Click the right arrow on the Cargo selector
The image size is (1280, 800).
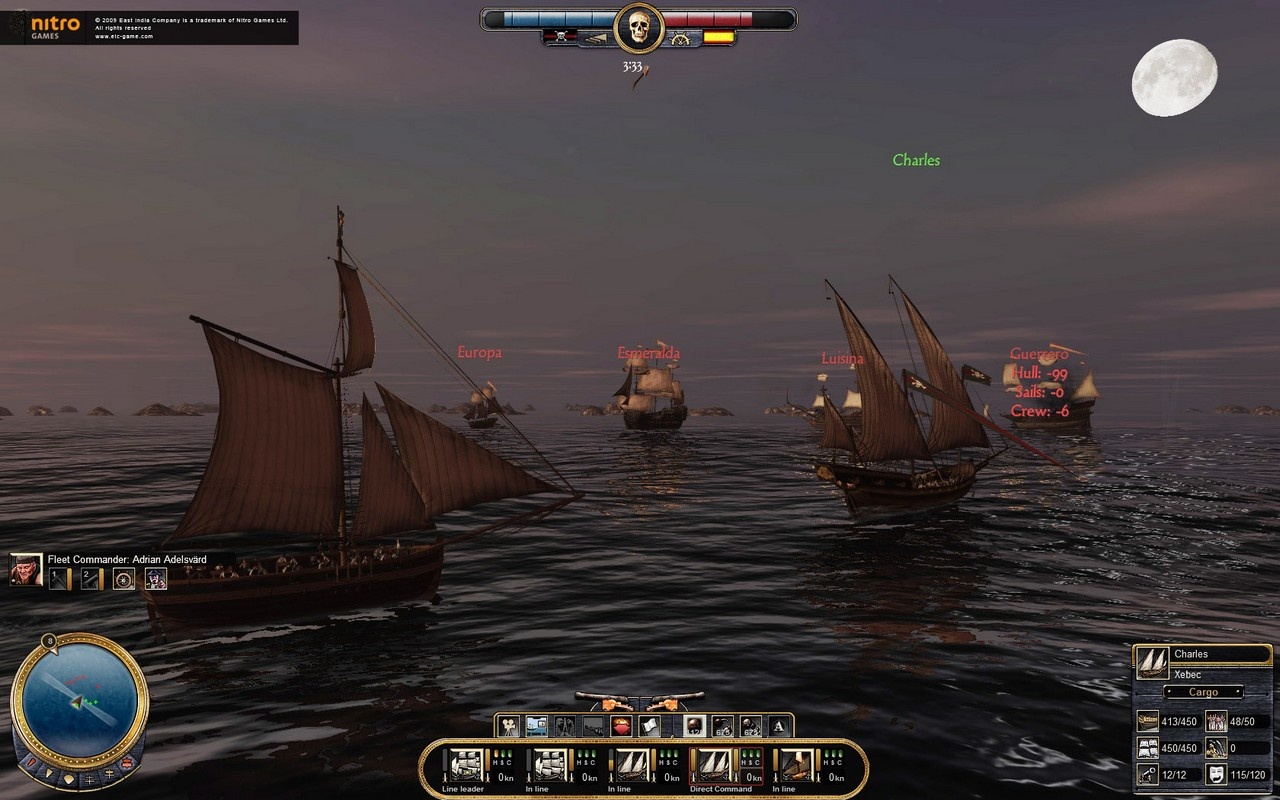tap(1237, 691)
